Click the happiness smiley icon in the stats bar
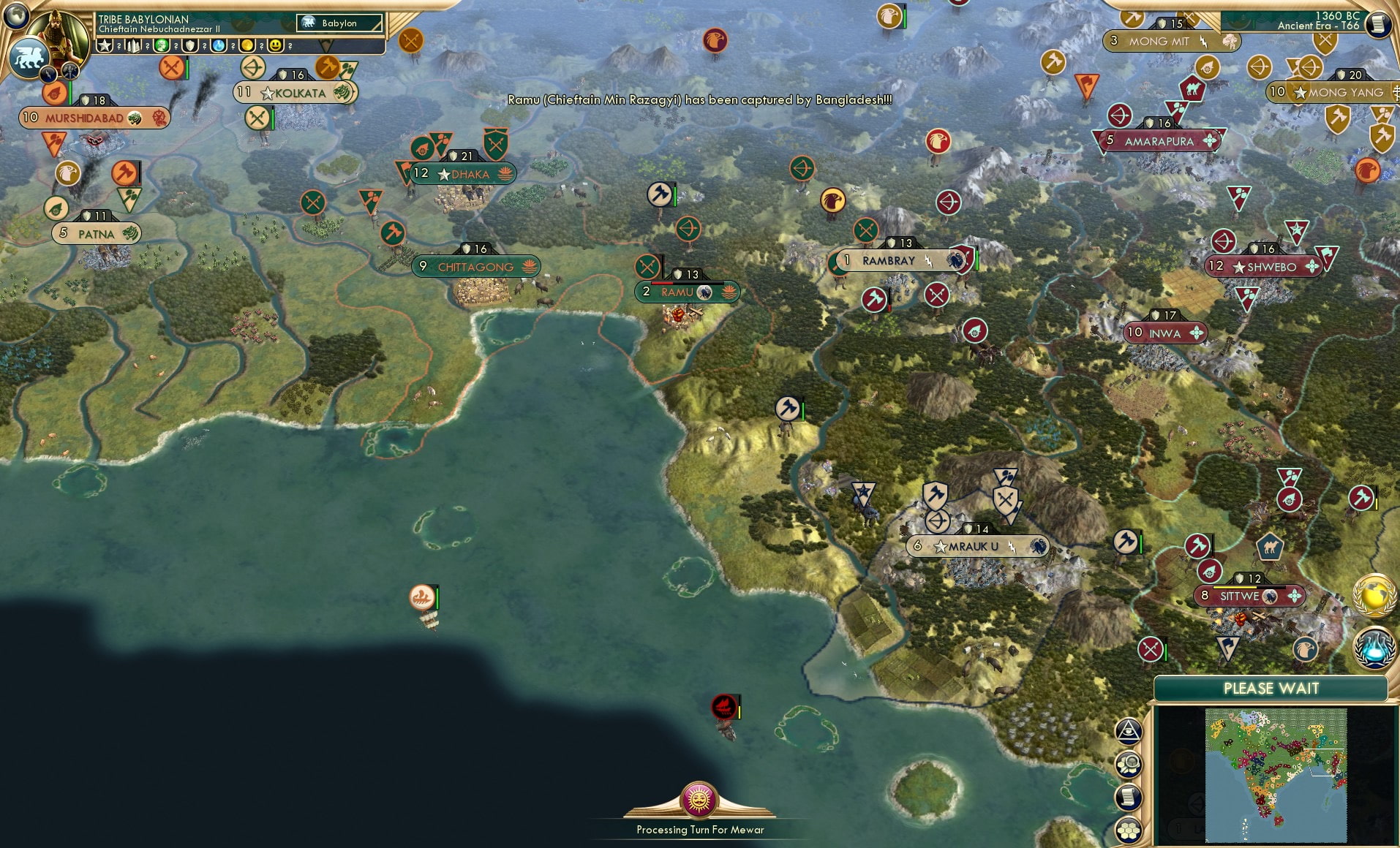The width and height of the screenshot is (1400, 848). click(276, 45)
